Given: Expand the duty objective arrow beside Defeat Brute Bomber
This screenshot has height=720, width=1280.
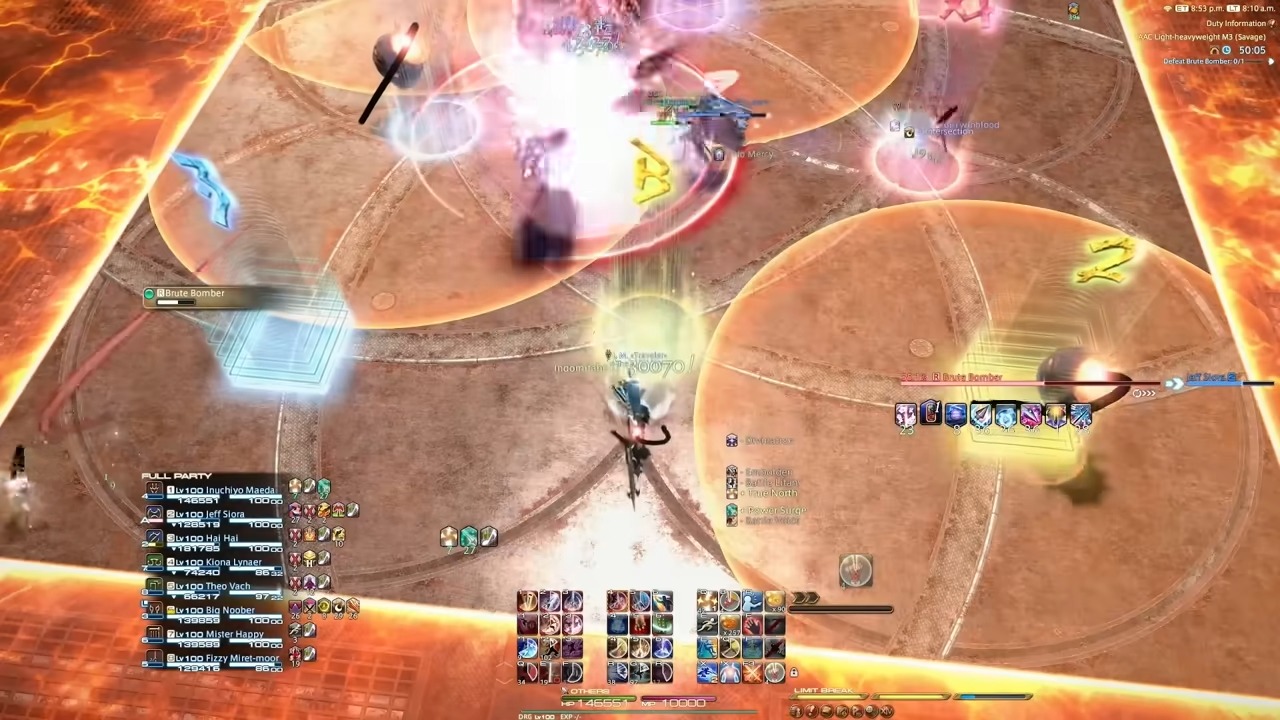Looking at the screenshot, I should coord(1271,61).
